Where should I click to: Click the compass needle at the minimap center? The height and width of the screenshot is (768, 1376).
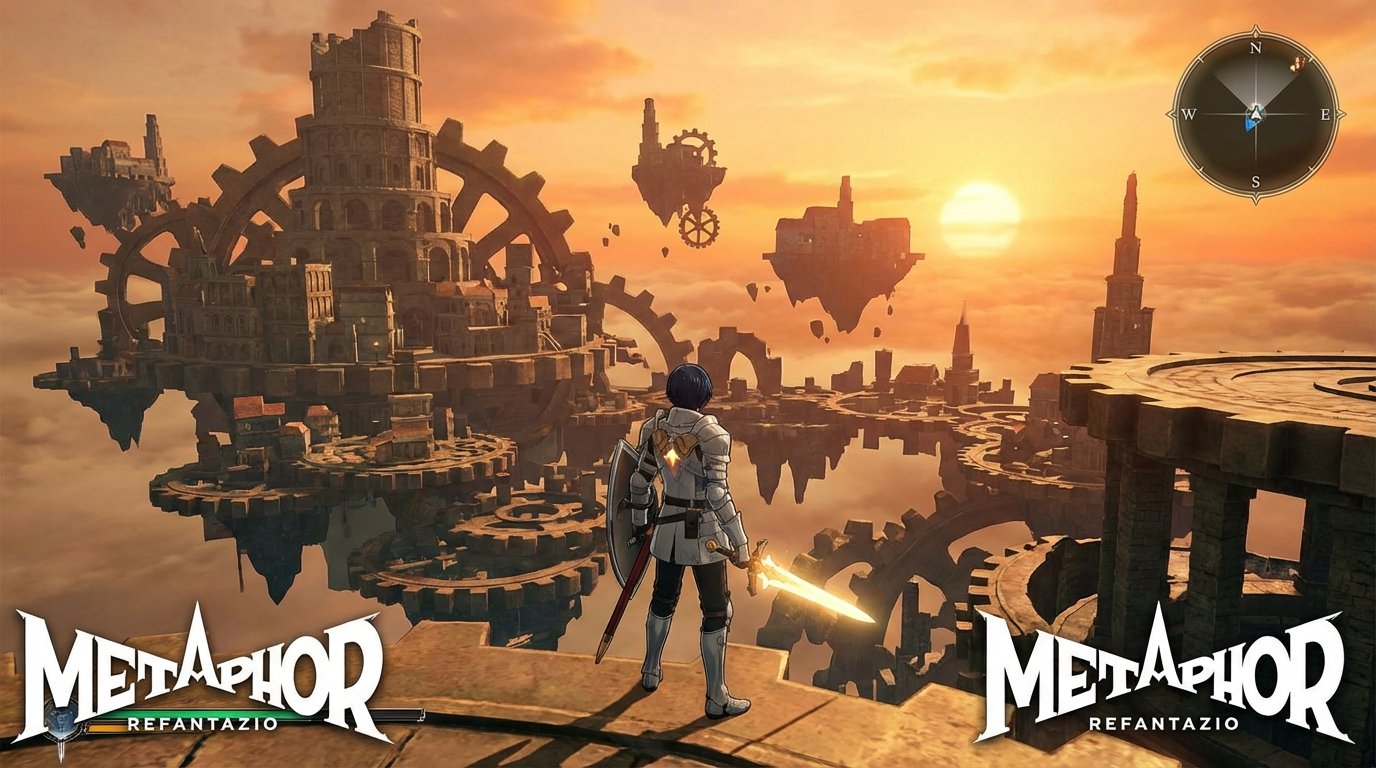[1256, 115]
